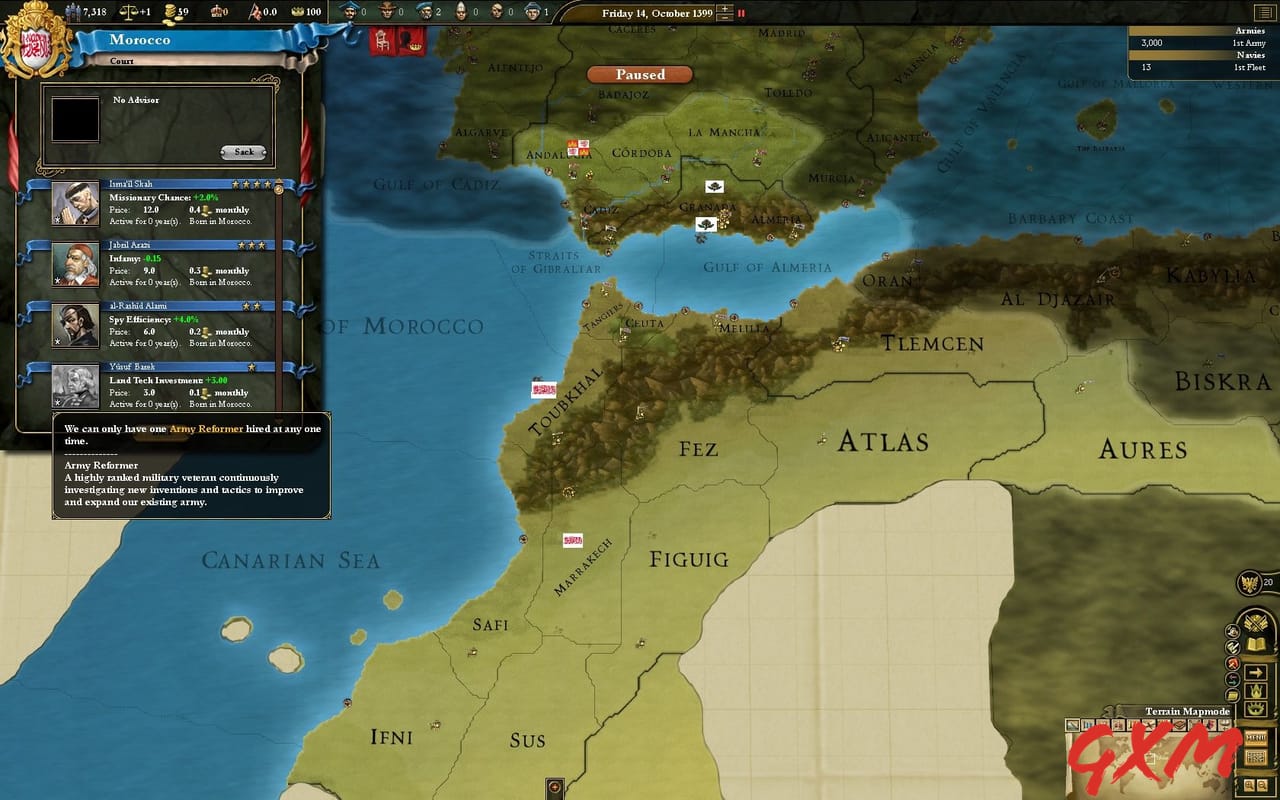This screenshot has width=1280, height=800.
Task: Open the MENU on right sidebar
Action: pos(1257,739)
